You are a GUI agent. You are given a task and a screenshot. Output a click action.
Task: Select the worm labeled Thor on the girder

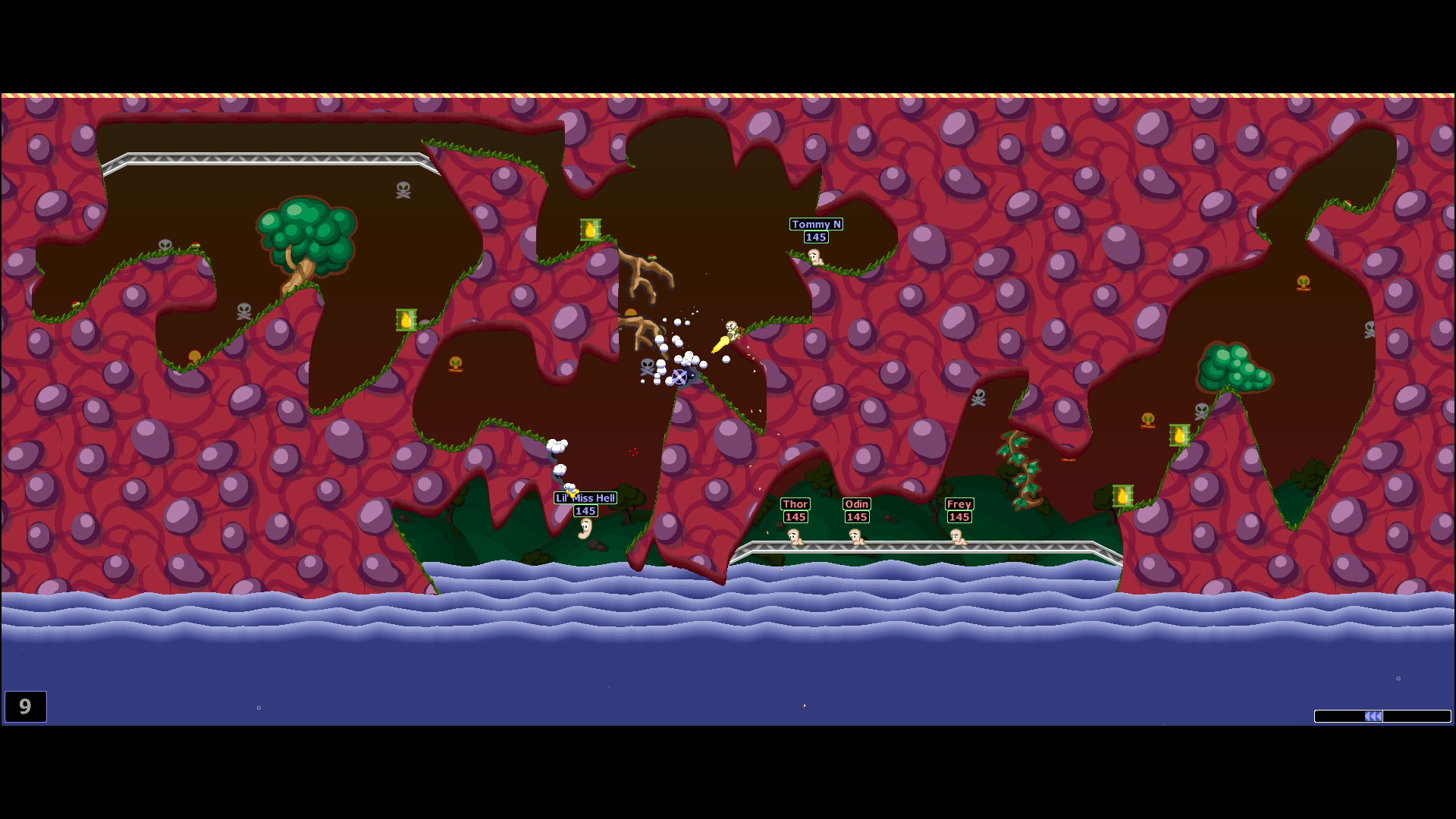click(x=793, y=537)
